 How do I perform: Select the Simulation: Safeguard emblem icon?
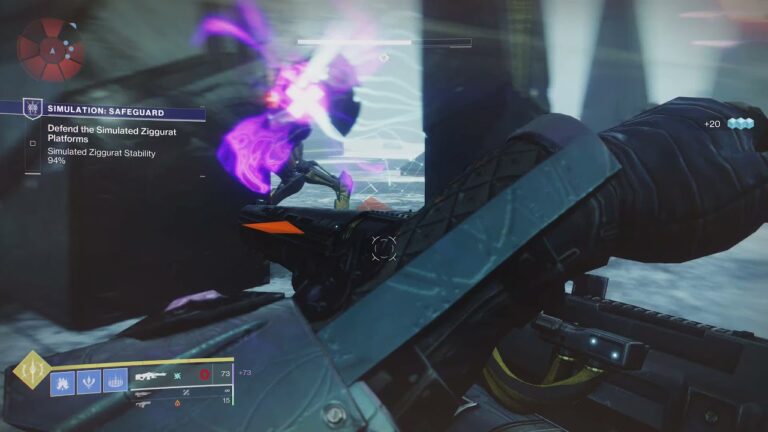[x=33, y=110]
